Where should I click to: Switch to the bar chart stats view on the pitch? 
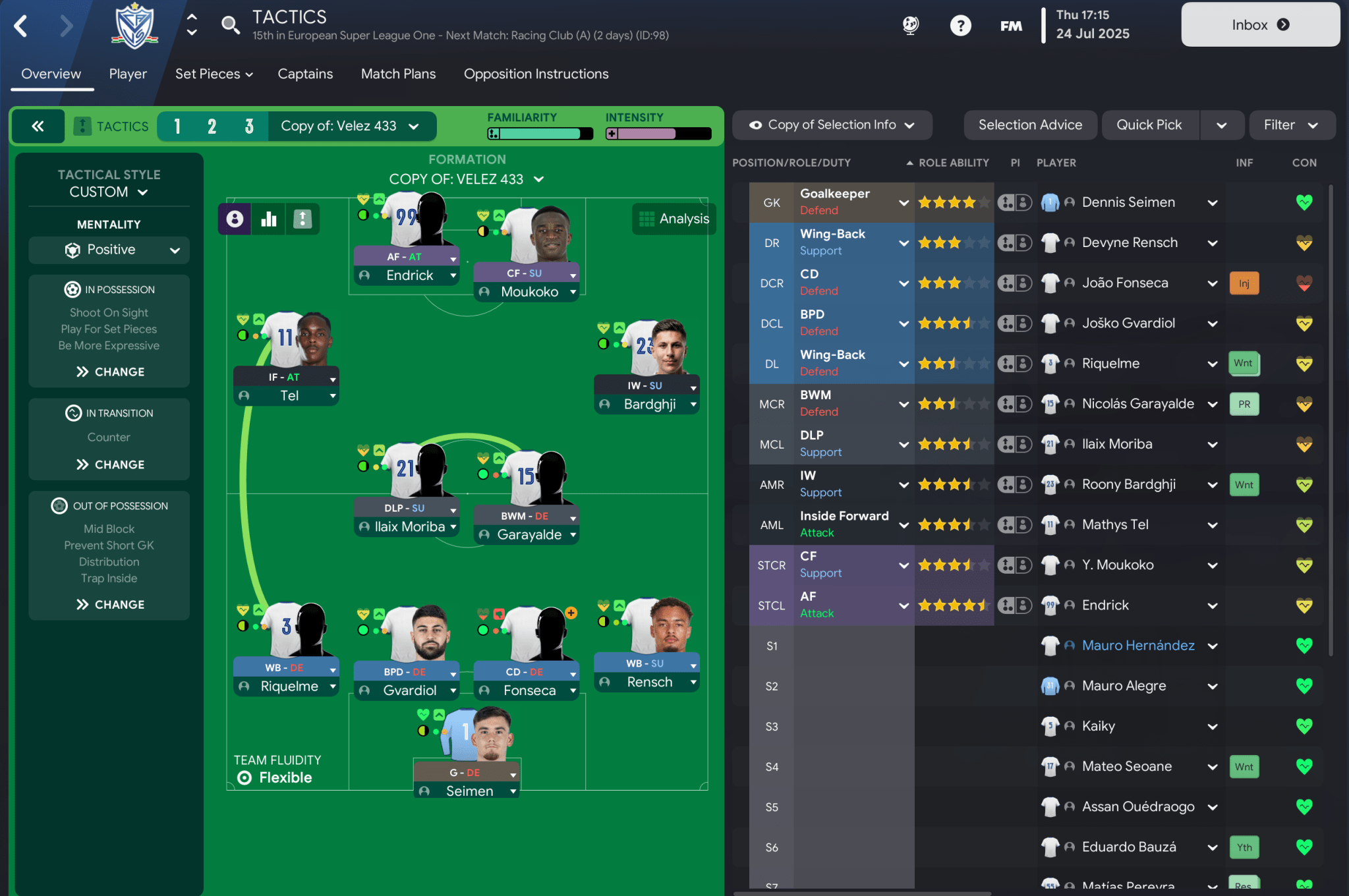point(268,218)
